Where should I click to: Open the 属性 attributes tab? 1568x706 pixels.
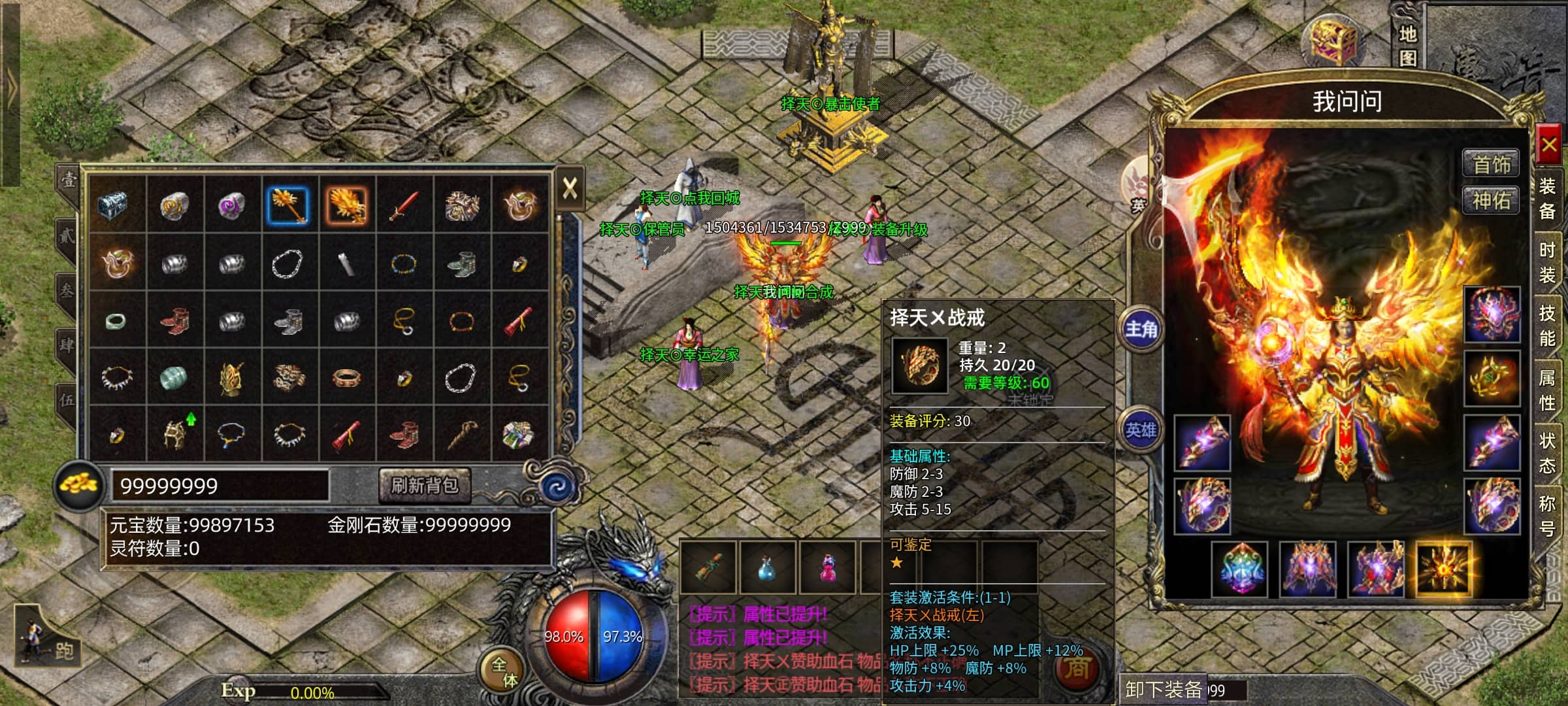[1547, 390]
